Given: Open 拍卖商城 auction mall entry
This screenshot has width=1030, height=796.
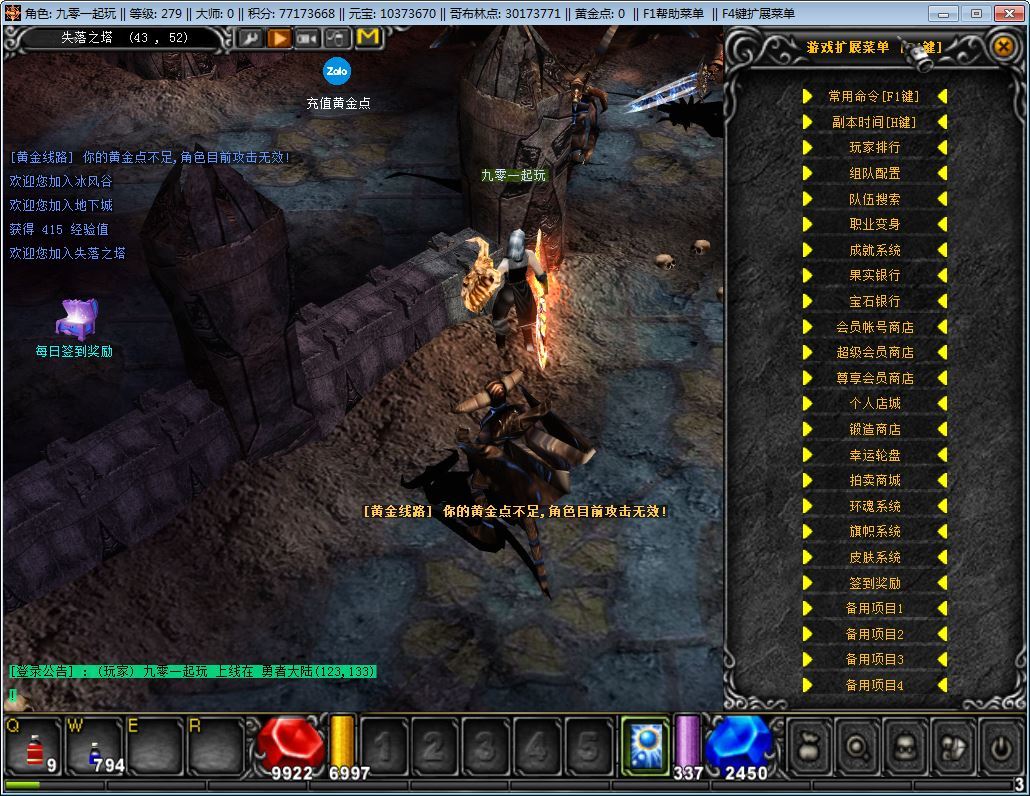Looking at the screenshot, I should point(874,480).
